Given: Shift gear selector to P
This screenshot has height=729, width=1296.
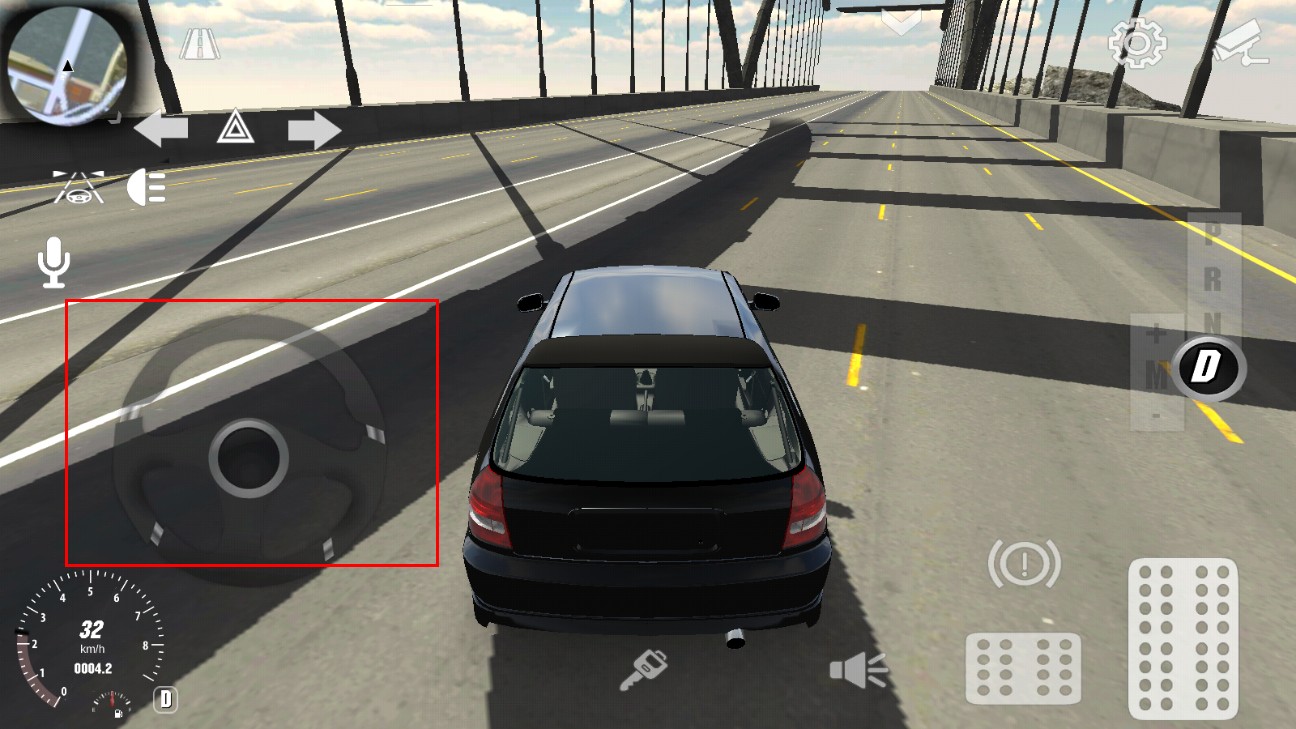Looking at the screenshot, I should 1212,234.
